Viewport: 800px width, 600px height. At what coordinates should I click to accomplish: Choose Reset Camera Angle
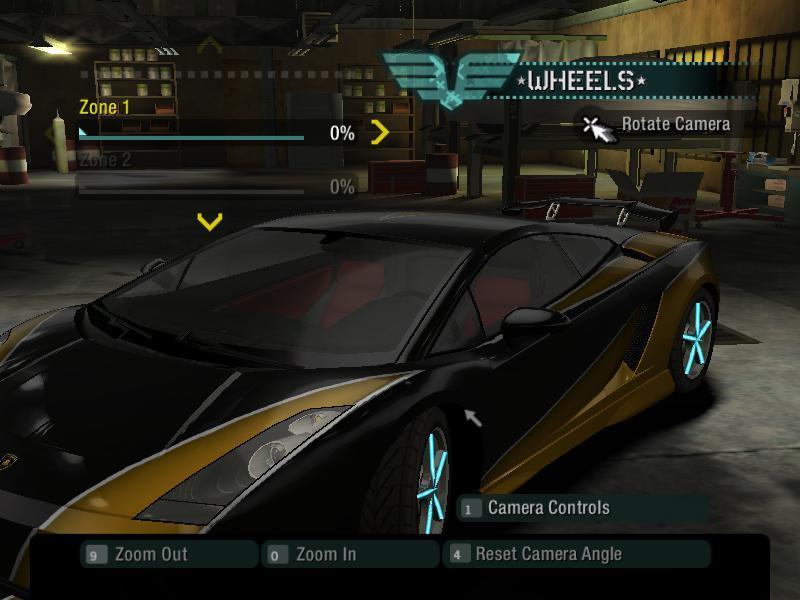coord(548,554)
